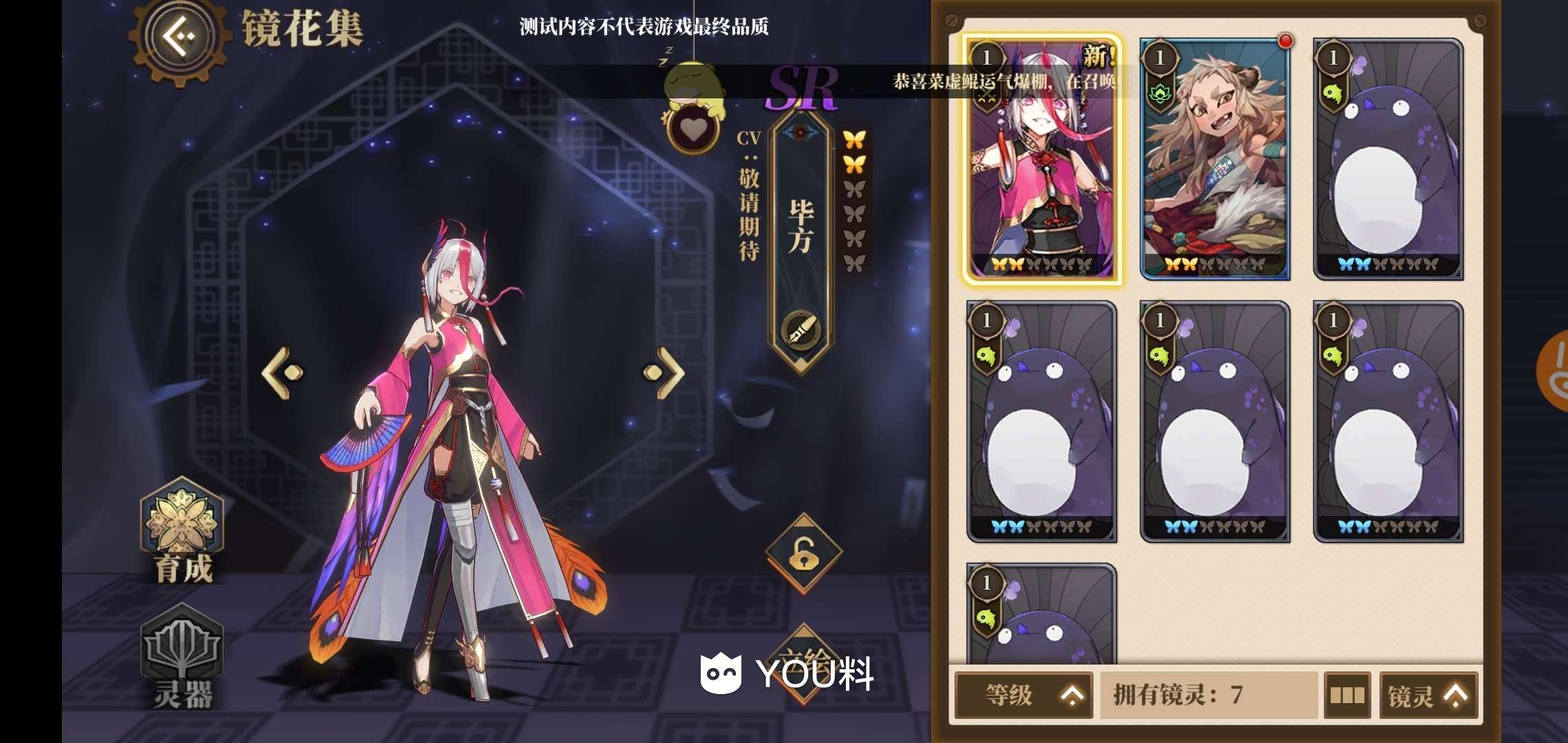Viewport: 1568px width, 743px height.
Task: Expand the 镜灵 filter dropdown
Action: click(1428, 696)
